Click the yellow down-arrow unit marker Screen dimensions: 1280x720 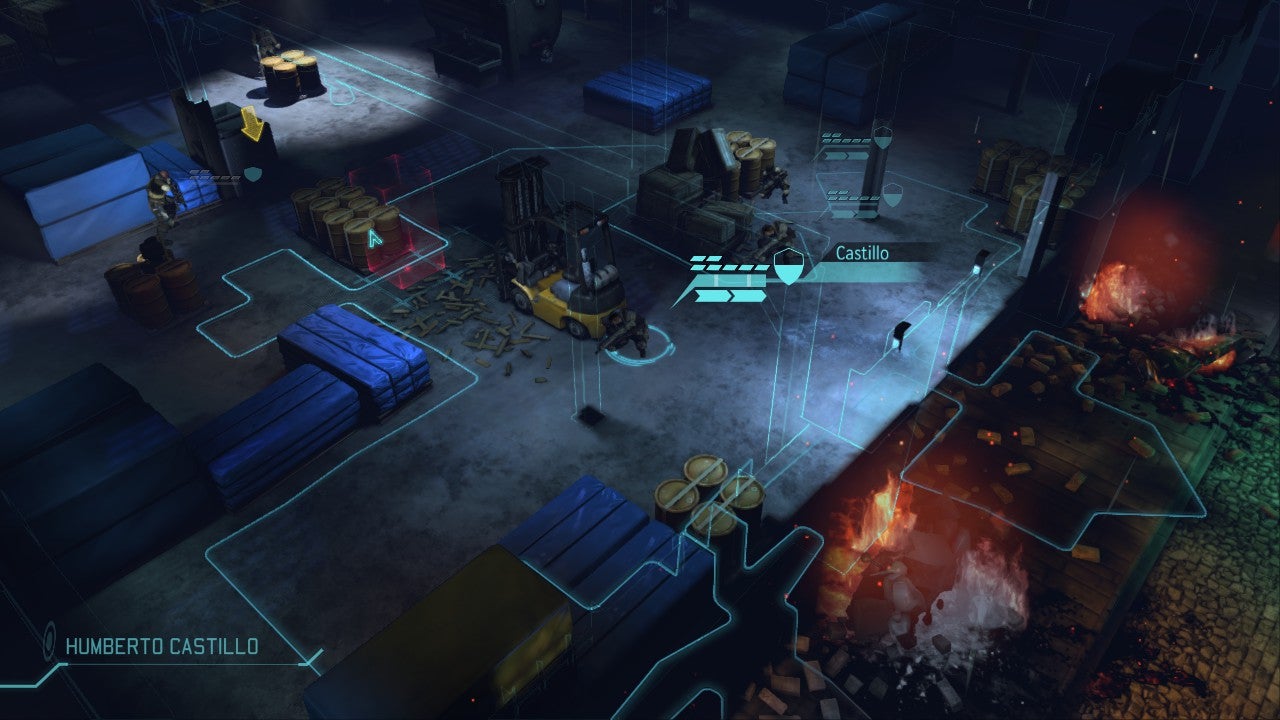pyautogui.click(x=252, y=125)
